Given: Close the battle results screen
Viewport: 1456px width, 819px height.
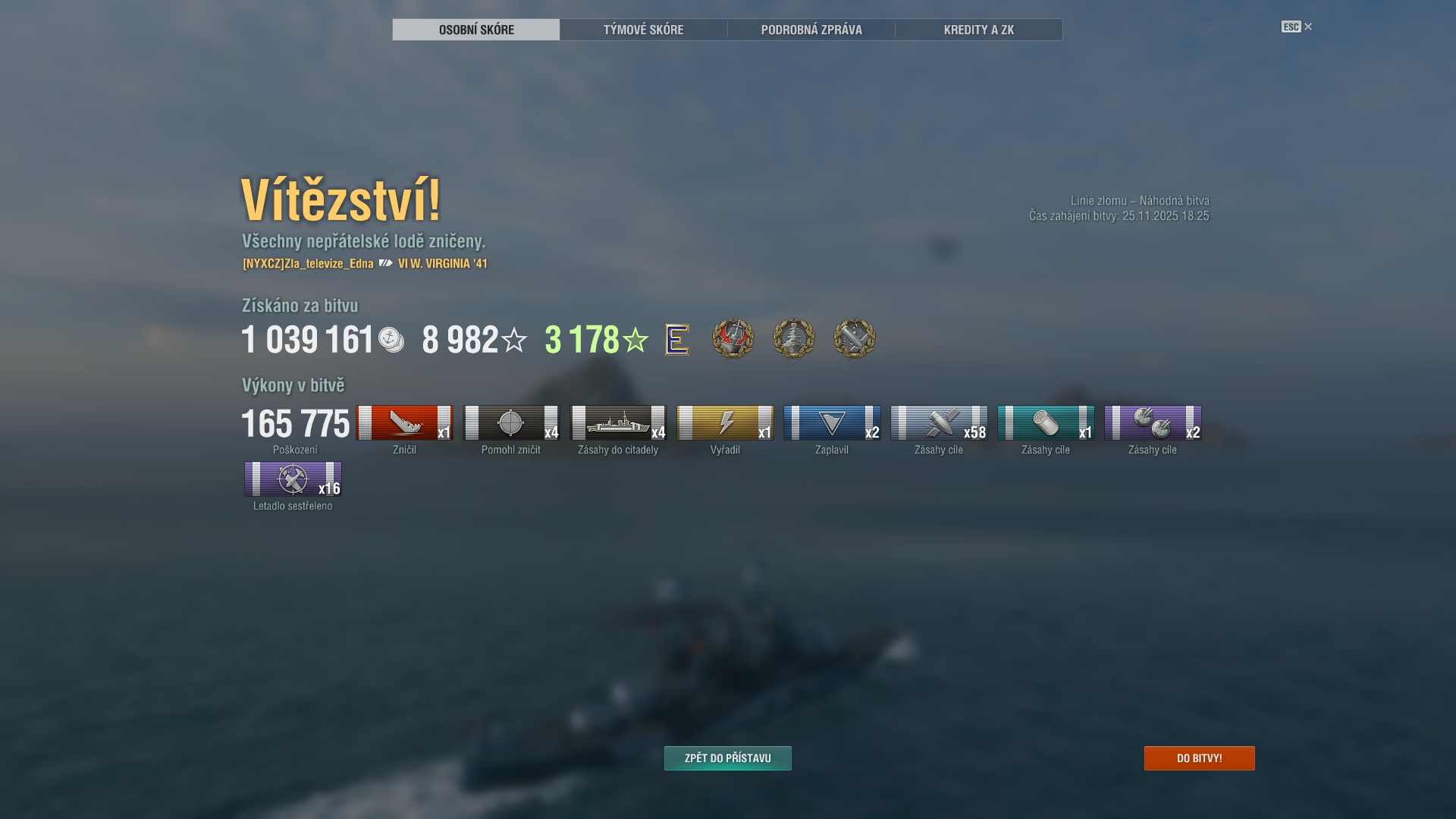Looking at the screenshot, I should pyautogui.click(x=1307, y=27).
